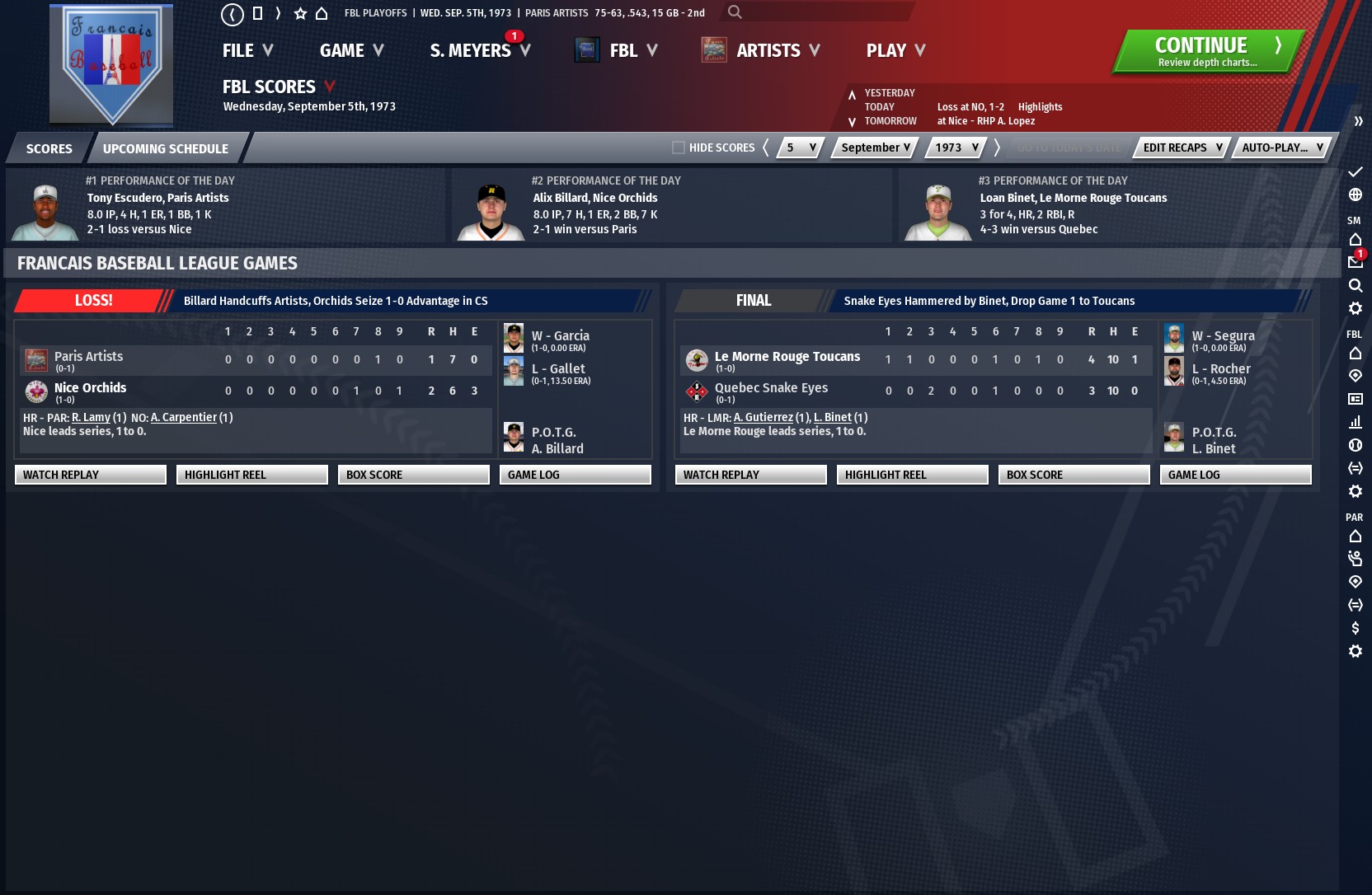
Task: Click the Highlights link for today's game
Action: [1040, 107]
